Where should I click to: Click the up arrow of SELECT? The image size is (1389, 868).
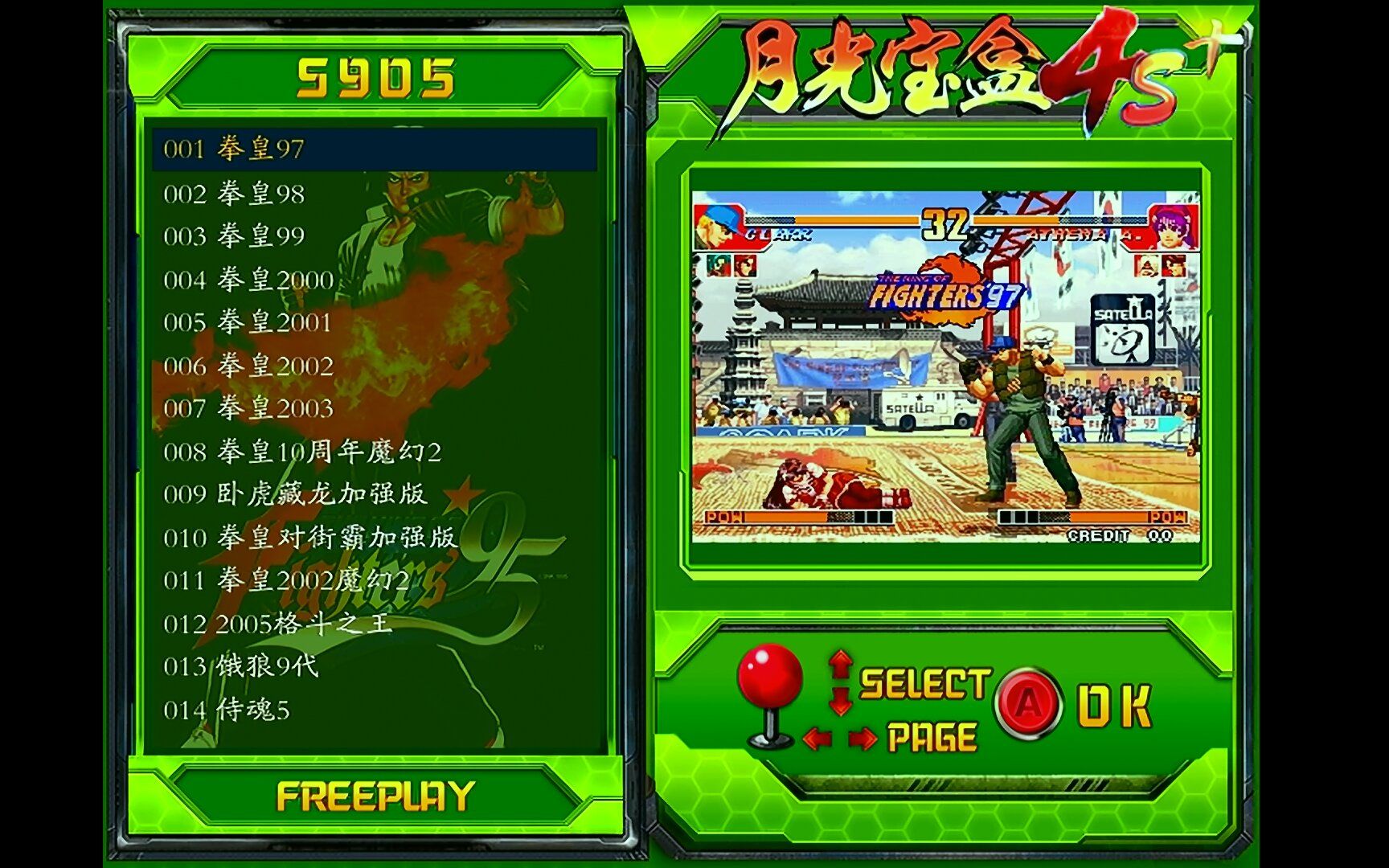pyautogui.click(x=841, y=664)
